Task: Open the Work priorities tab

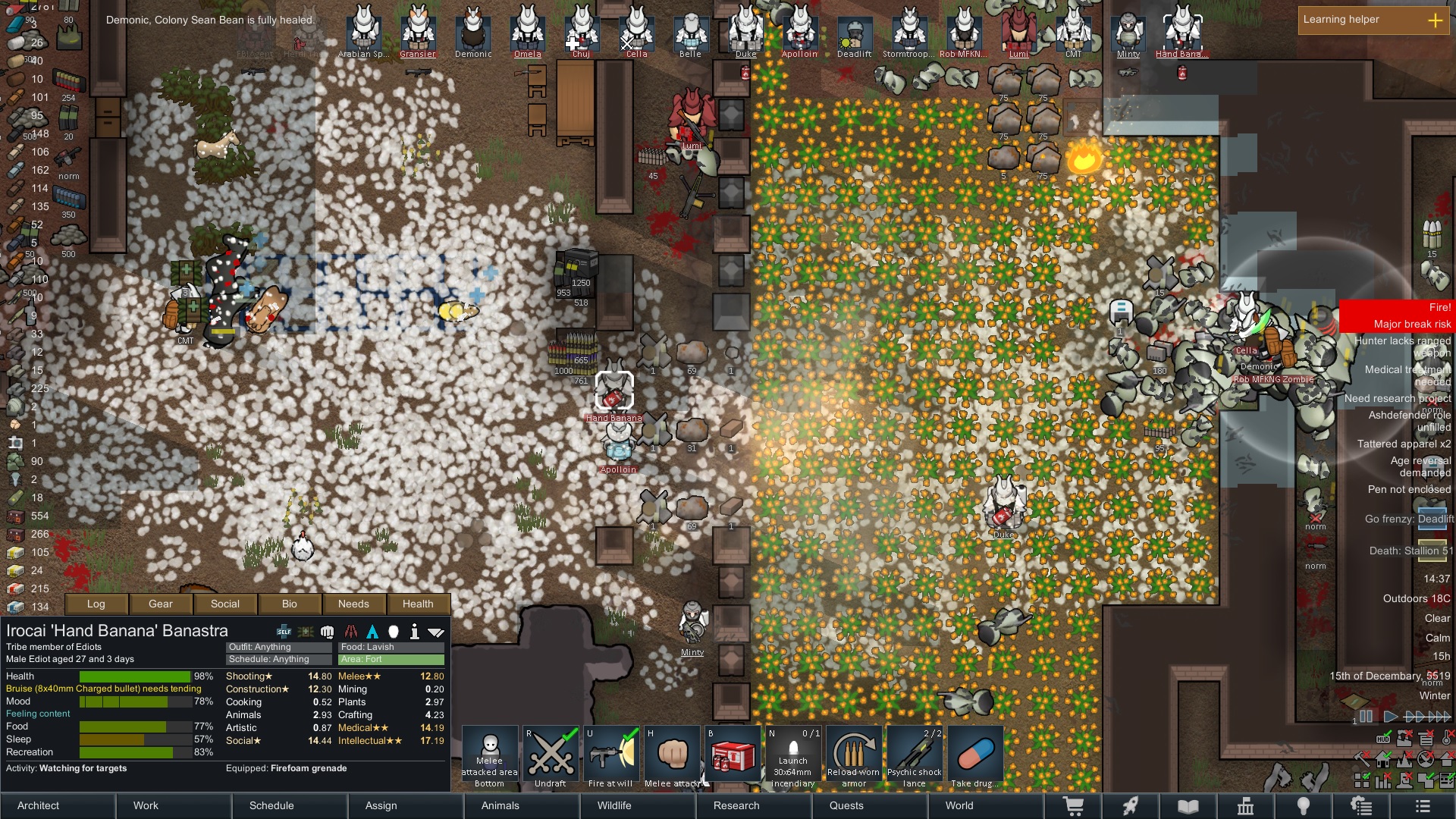Action: coord(146,805)
